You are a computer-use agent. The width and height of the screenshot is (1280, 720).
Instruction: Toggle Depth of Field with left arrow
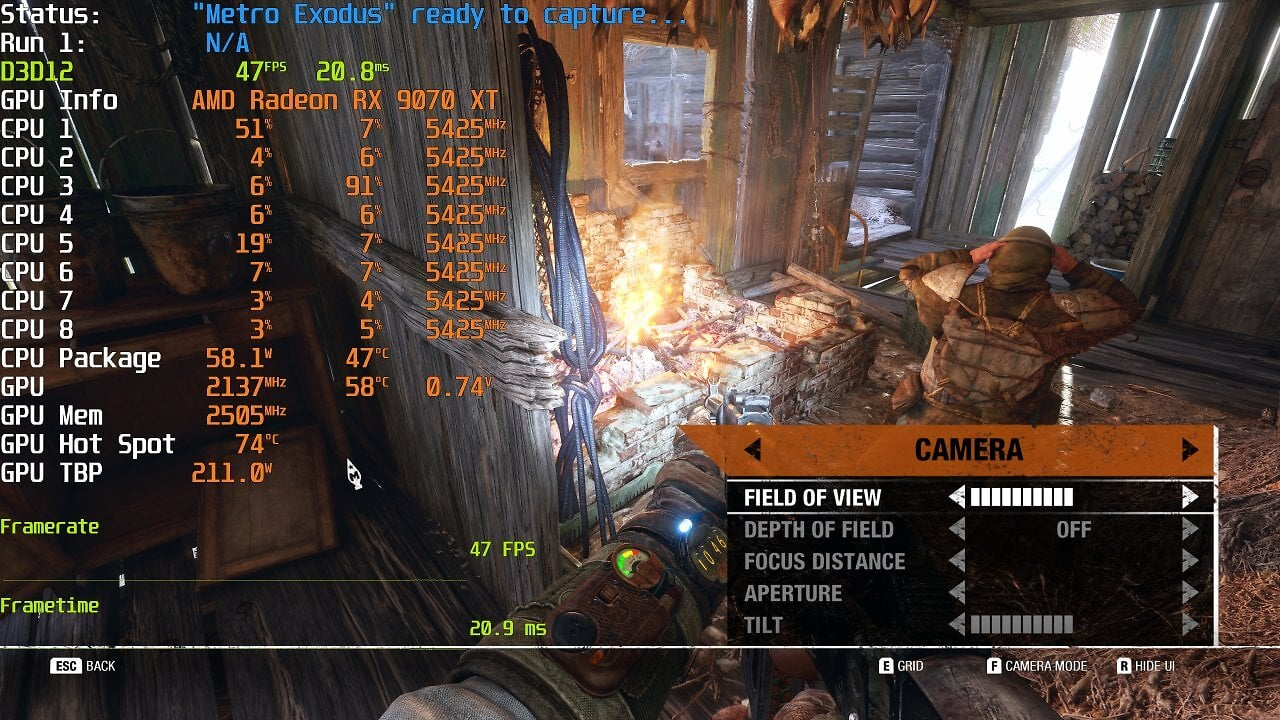[957, 529]
